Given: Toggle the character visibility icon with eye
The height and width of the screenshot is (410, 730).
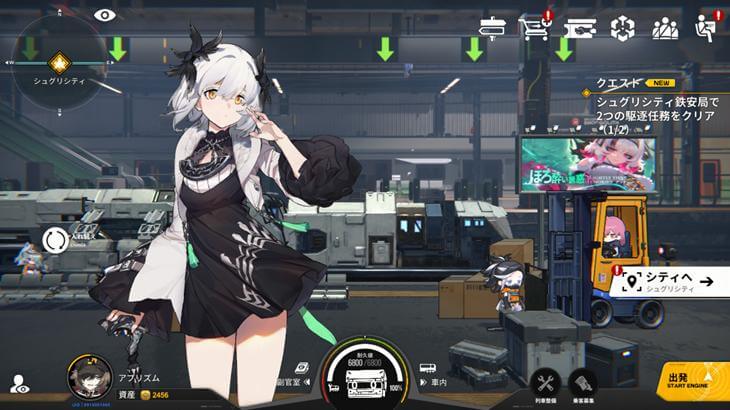Looking at the screenshot, I should coord(19,383).
